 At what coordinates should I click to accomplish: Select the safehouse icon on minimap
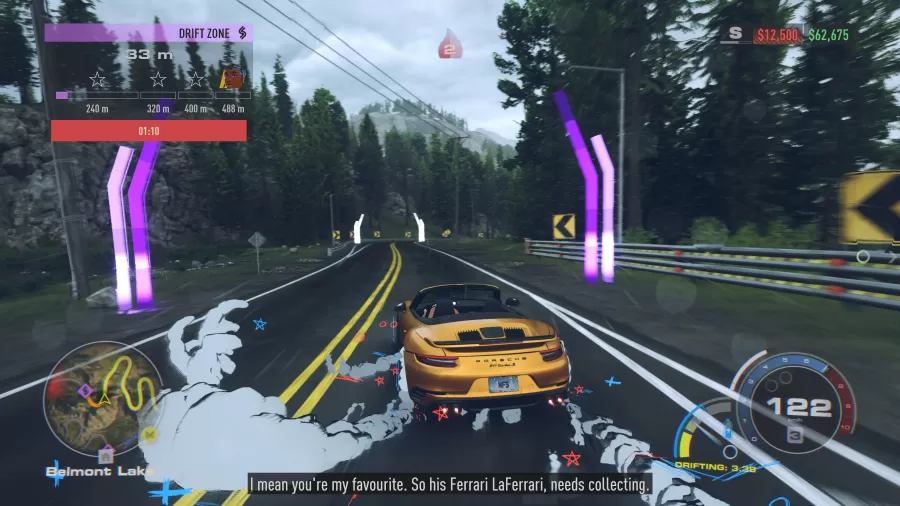[106, 453]
